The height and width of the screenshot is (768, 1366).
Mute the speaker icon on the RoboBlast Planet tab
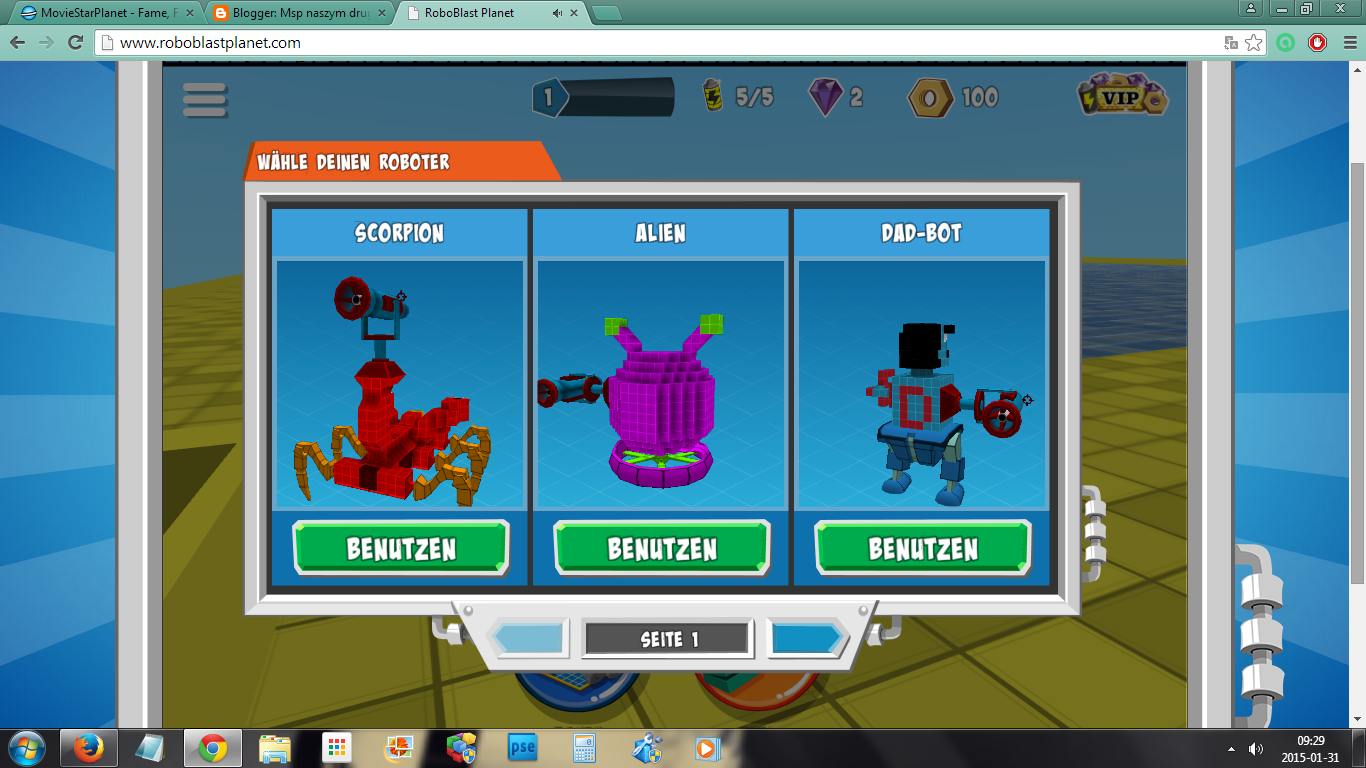pyautogui.click(x=555, y=13)
